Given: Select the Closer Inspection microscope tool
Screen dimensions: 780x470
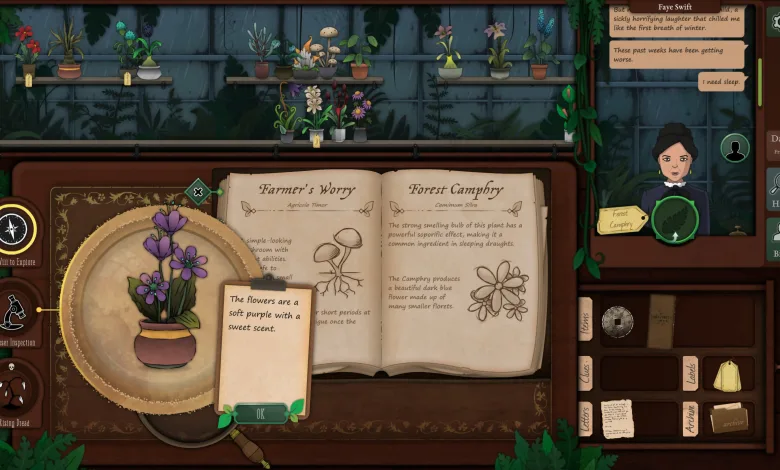Looking at the screenshot, I should (x=14, y=312).
